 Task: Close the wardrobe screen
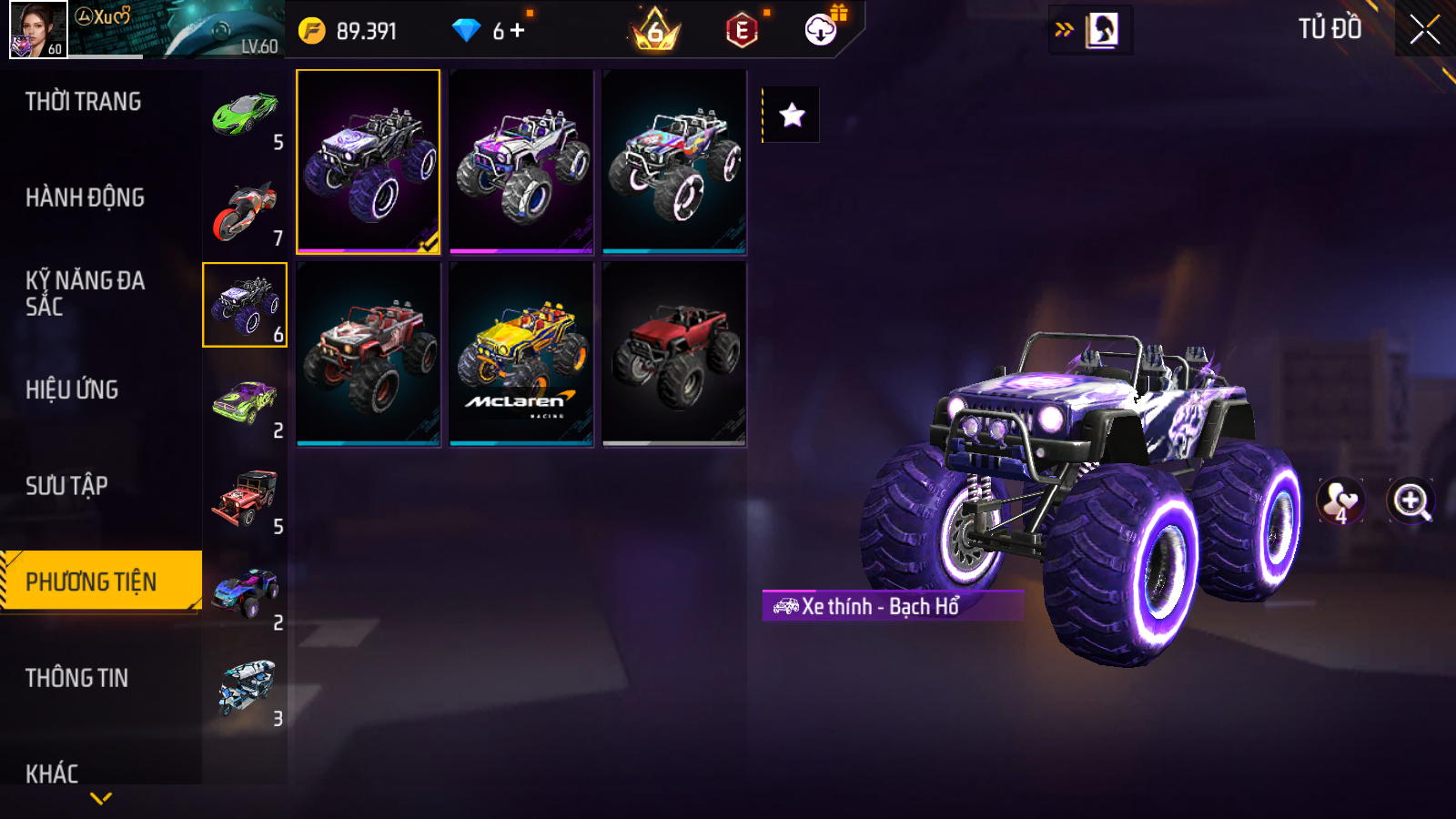point(1424,30)
